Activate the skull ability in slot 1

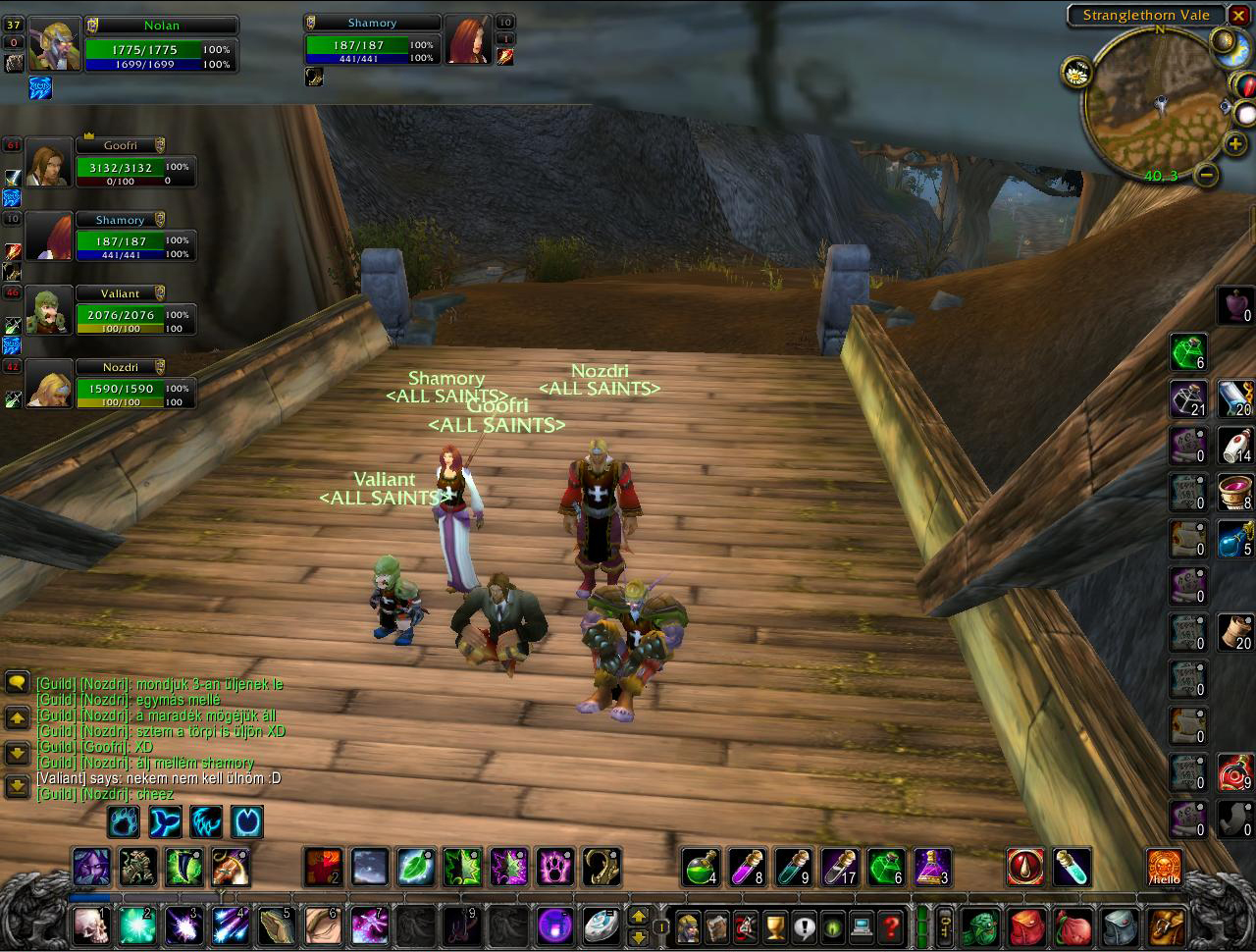click(x=91, y=926)
